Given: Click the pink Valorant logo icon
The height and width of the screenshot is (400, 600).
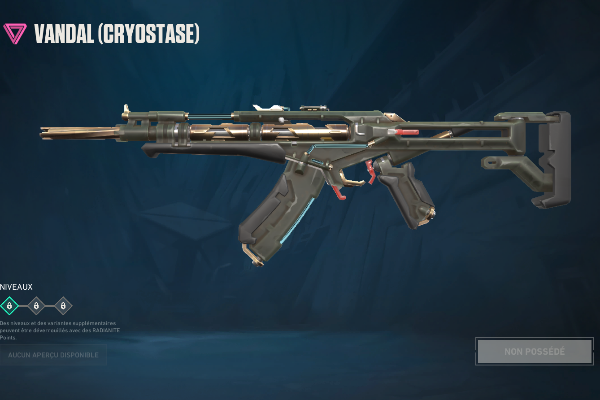Looking at the screenshot, I should pyautogui.click(x=15, y=33).
